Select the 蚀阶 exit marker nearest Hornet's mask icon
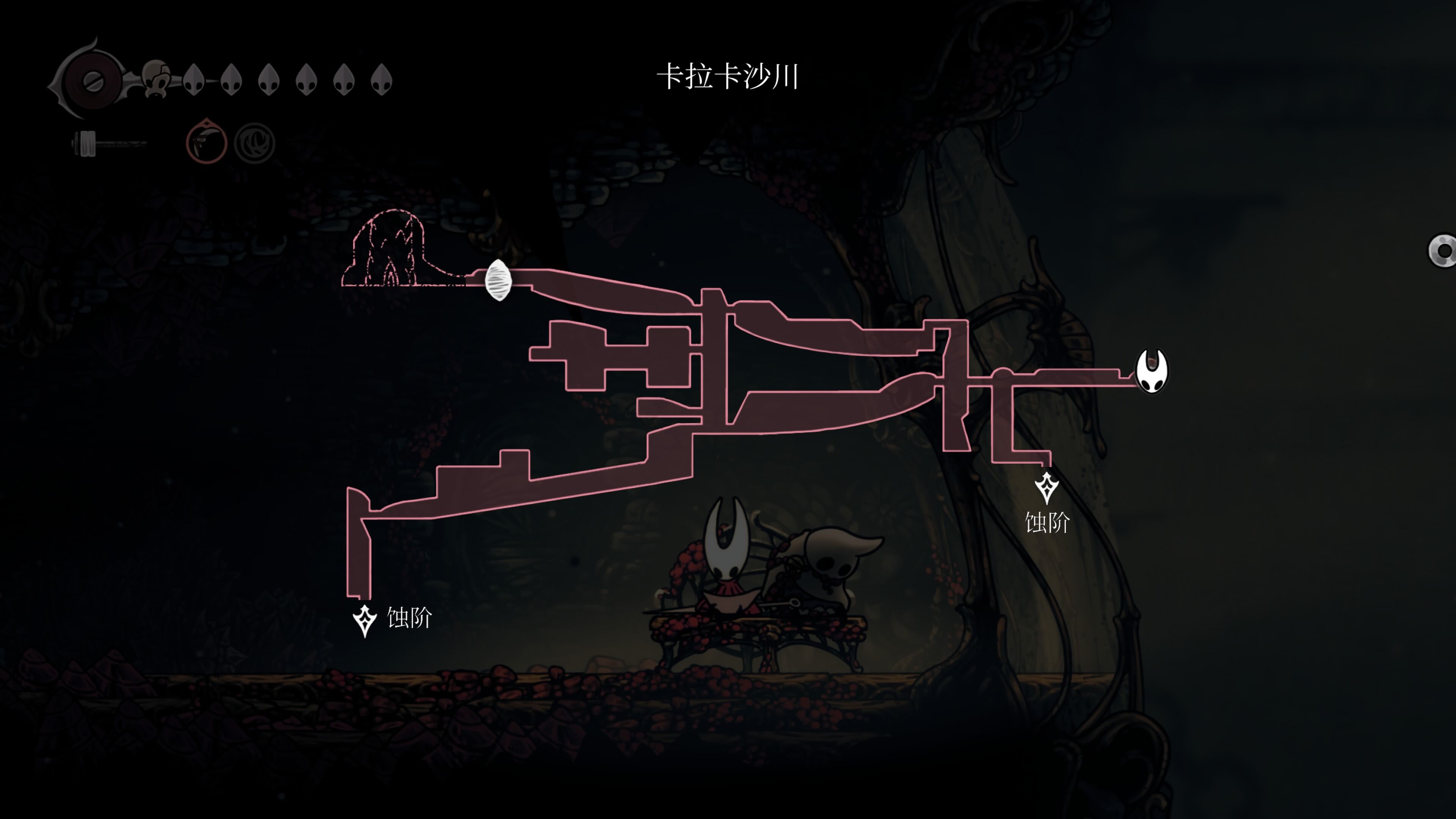This screenshot has width=1456, height=819. (x=1046, y=488)
